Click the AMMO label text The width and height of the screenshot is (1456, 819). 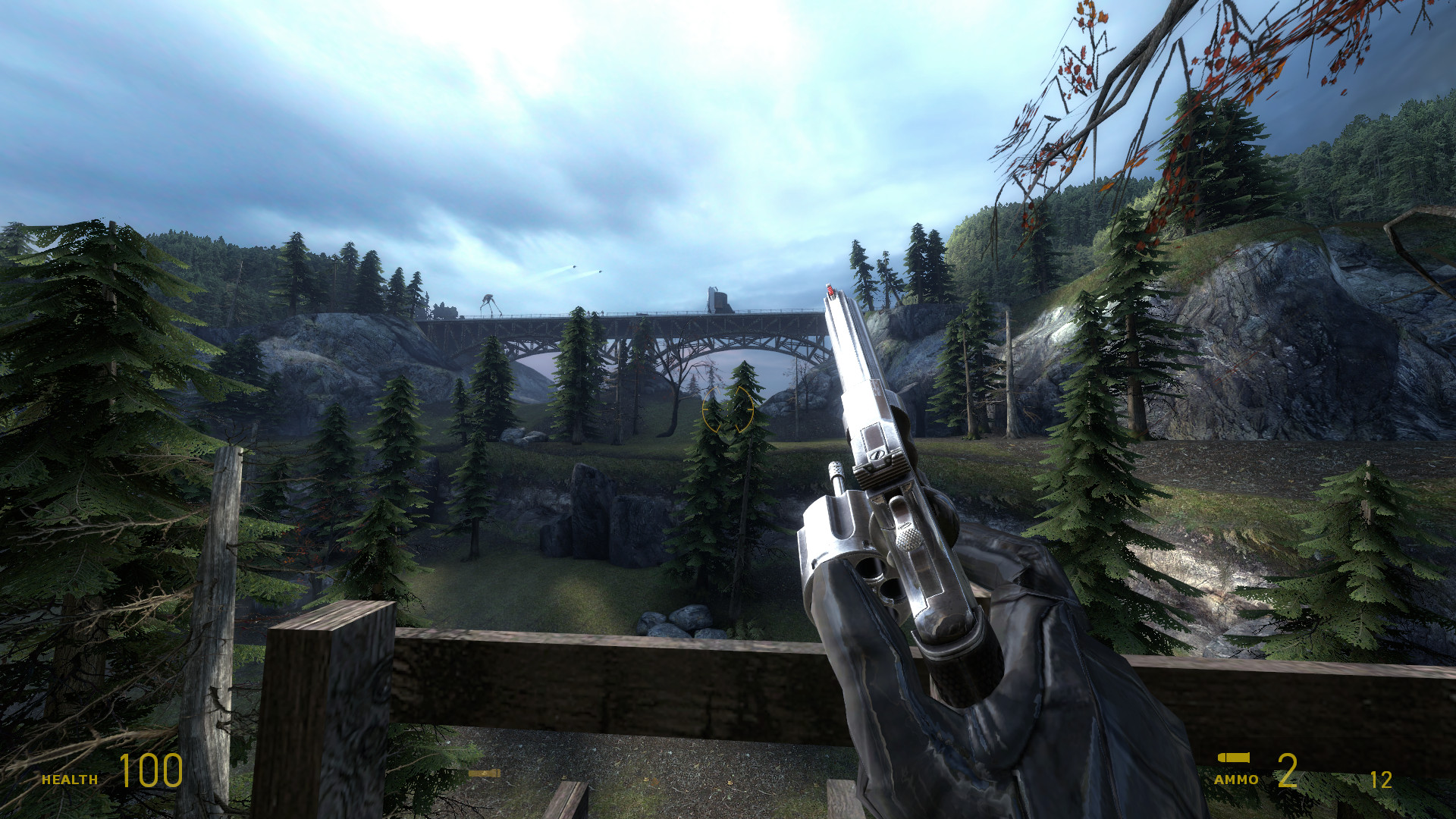coord(1236,778)
